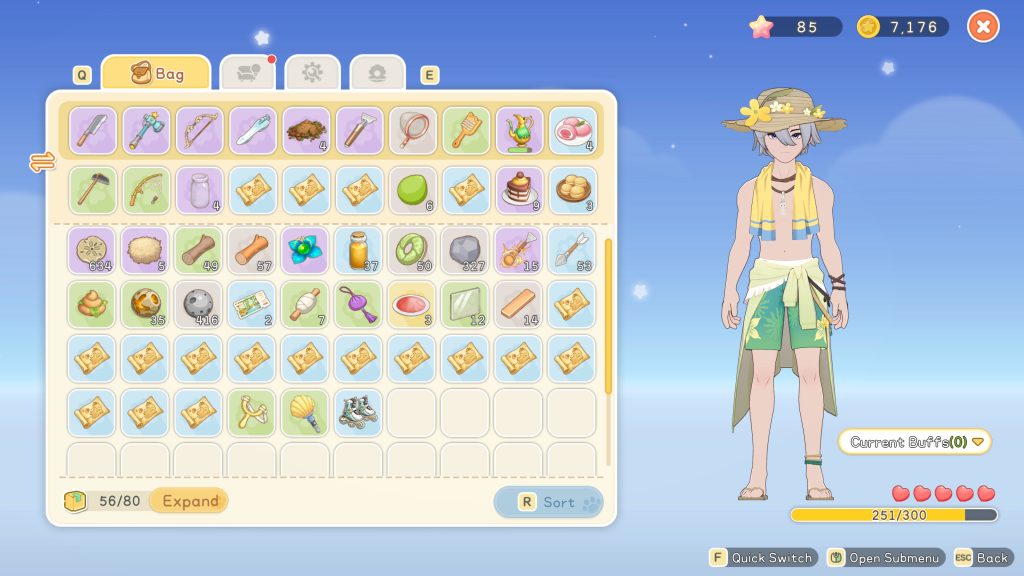Select the honey jar item
The width and height of the screenshot is (1024, 576).
359,251
